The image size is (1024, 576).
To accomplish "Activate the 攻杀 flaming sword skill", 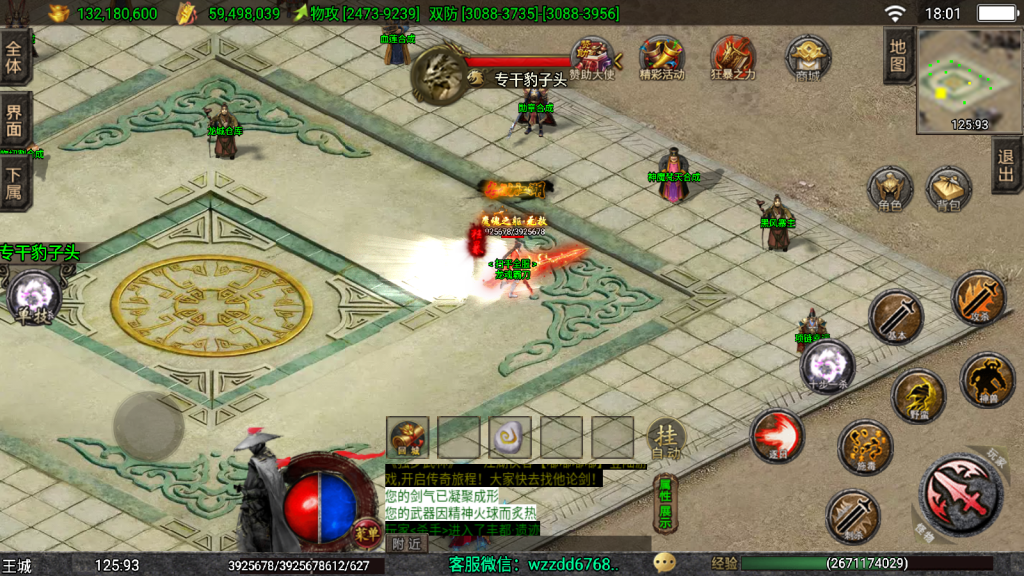I will 979,298.
